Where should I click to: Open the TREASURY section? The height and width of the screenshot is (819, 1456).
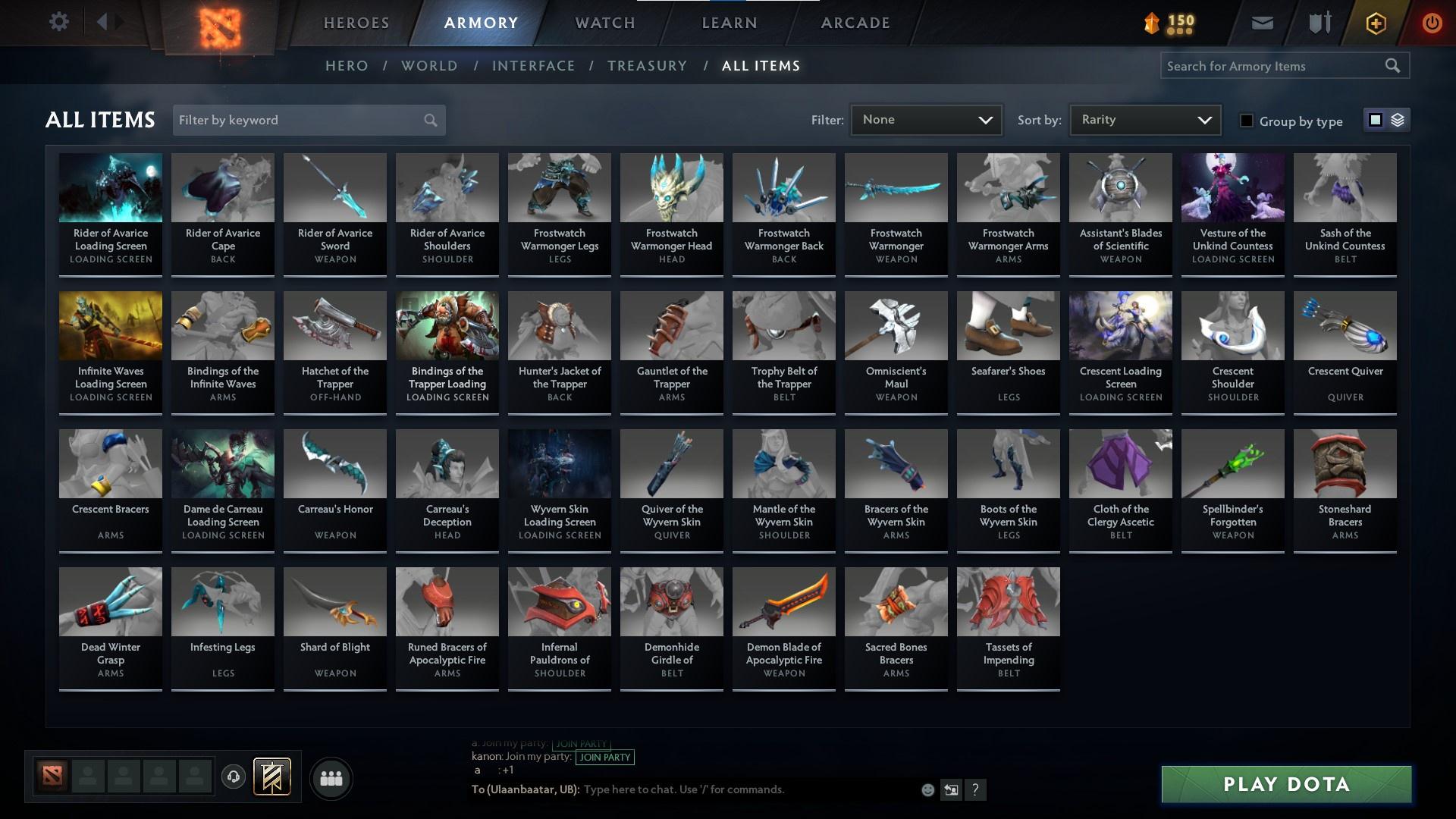647,66
